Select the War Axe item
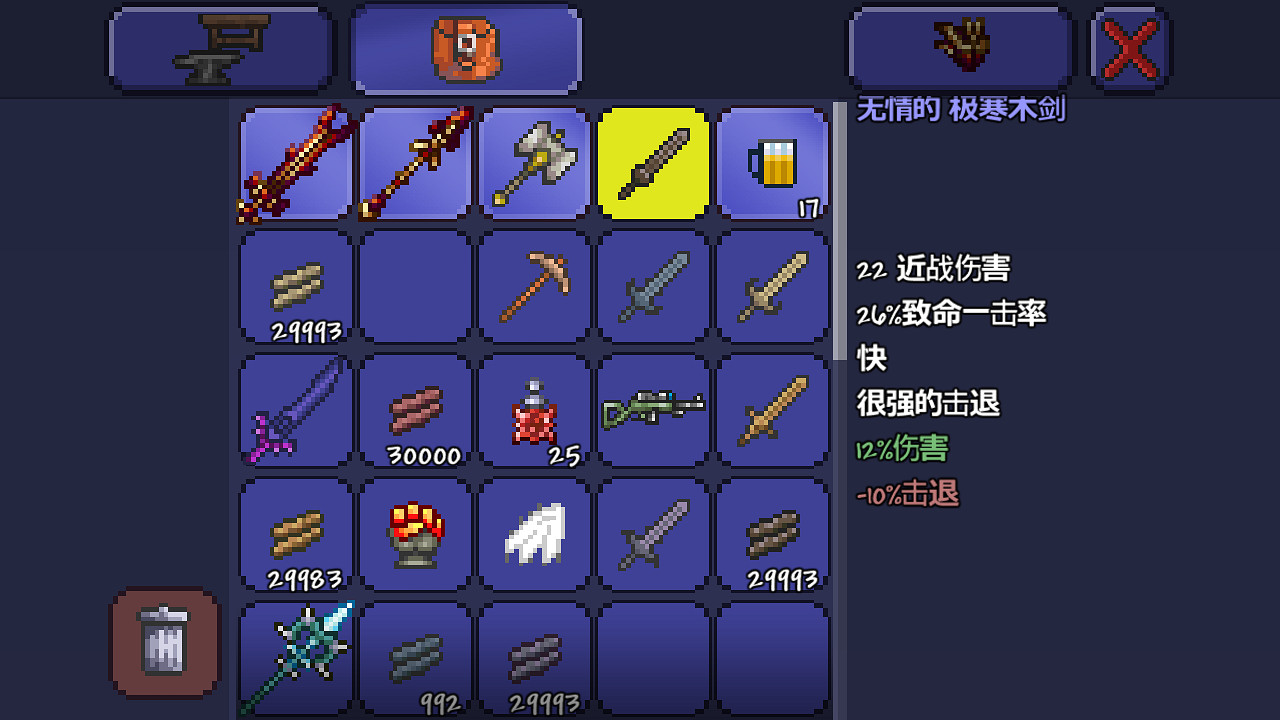 (533, 163)
